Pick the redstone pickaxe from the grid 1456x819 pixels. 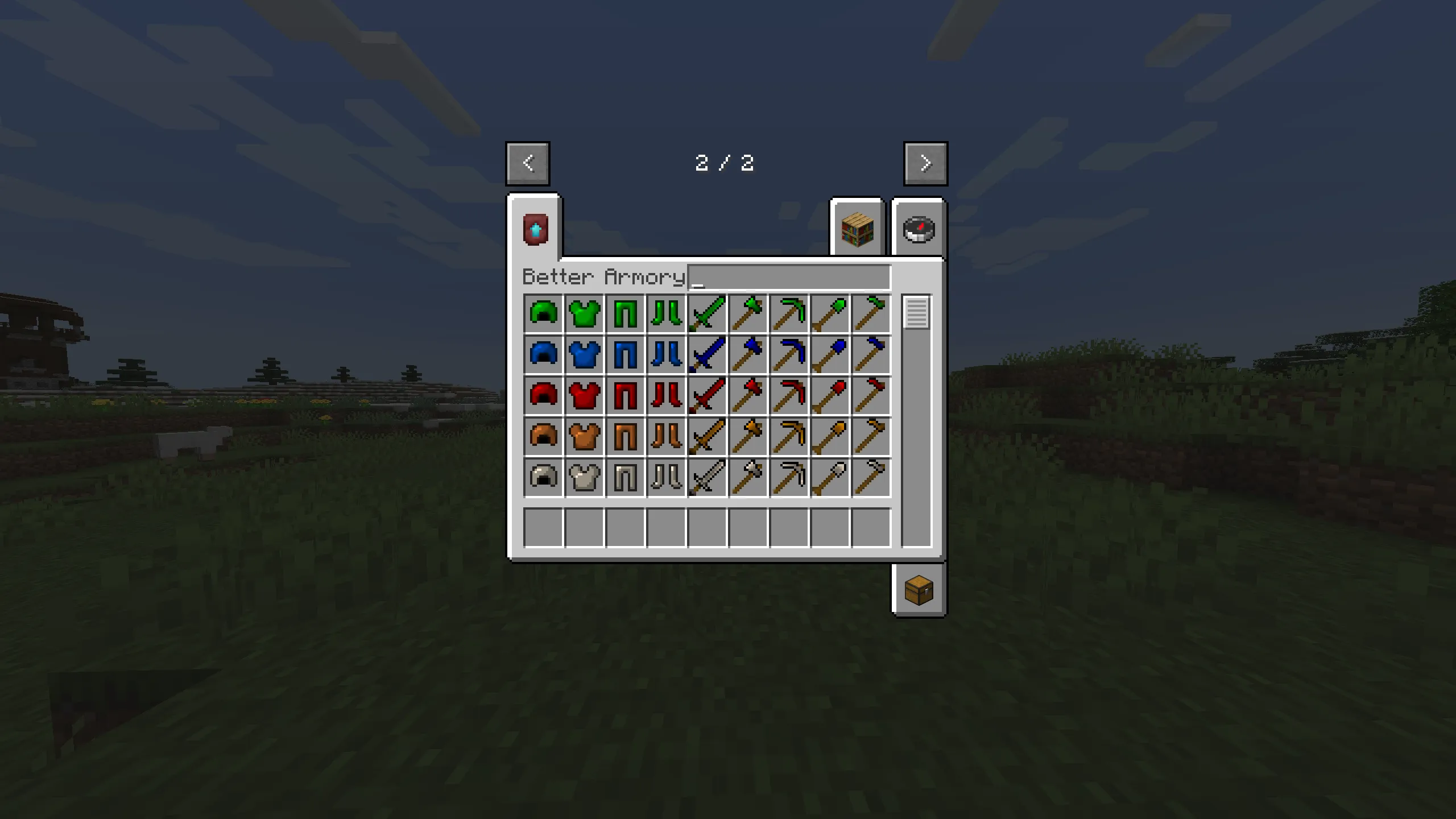click(x=789, y=394)
